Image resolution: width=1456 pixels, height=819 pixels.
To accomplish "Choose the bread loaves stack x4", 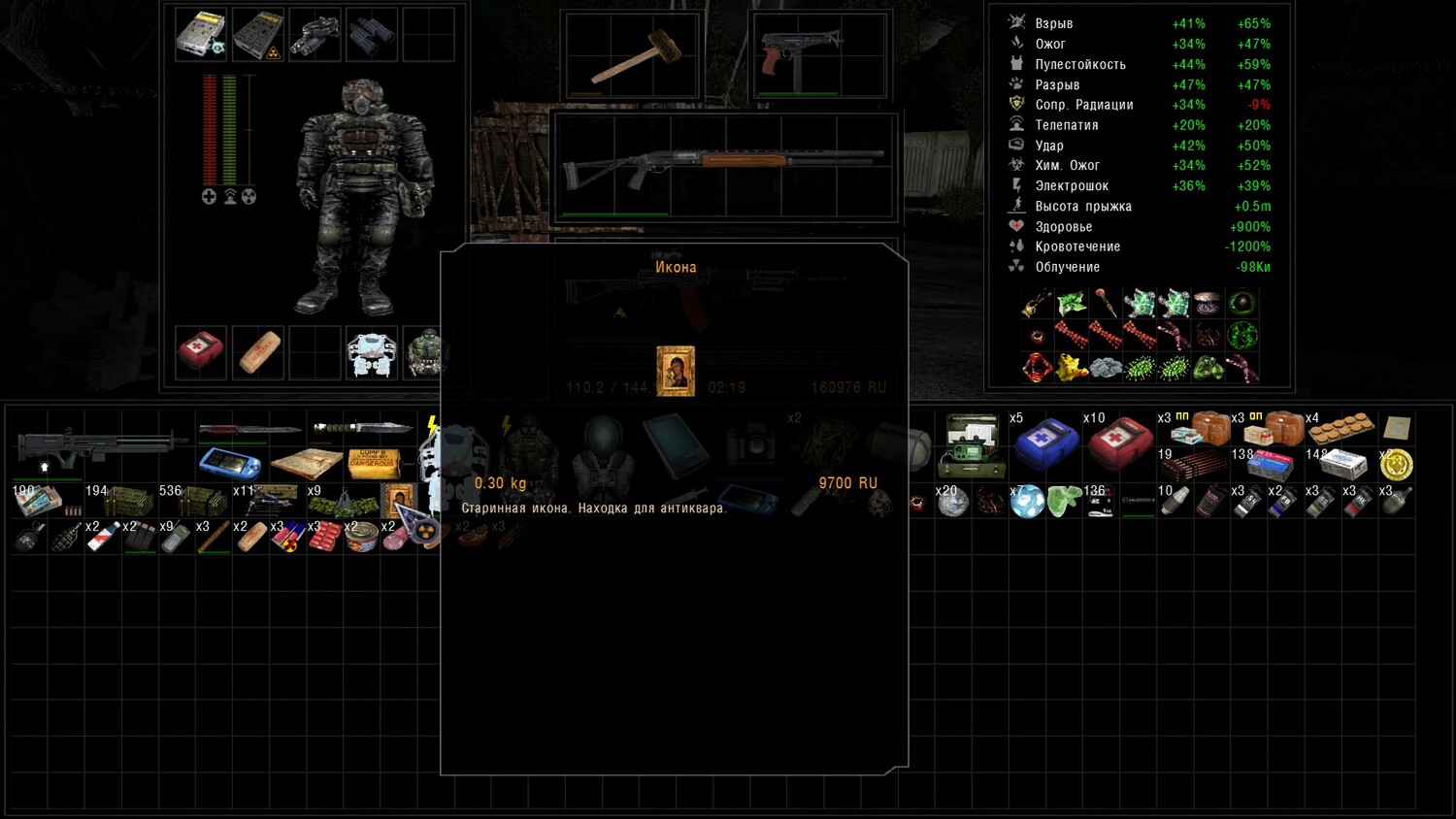I will [x=1340, y=428].
